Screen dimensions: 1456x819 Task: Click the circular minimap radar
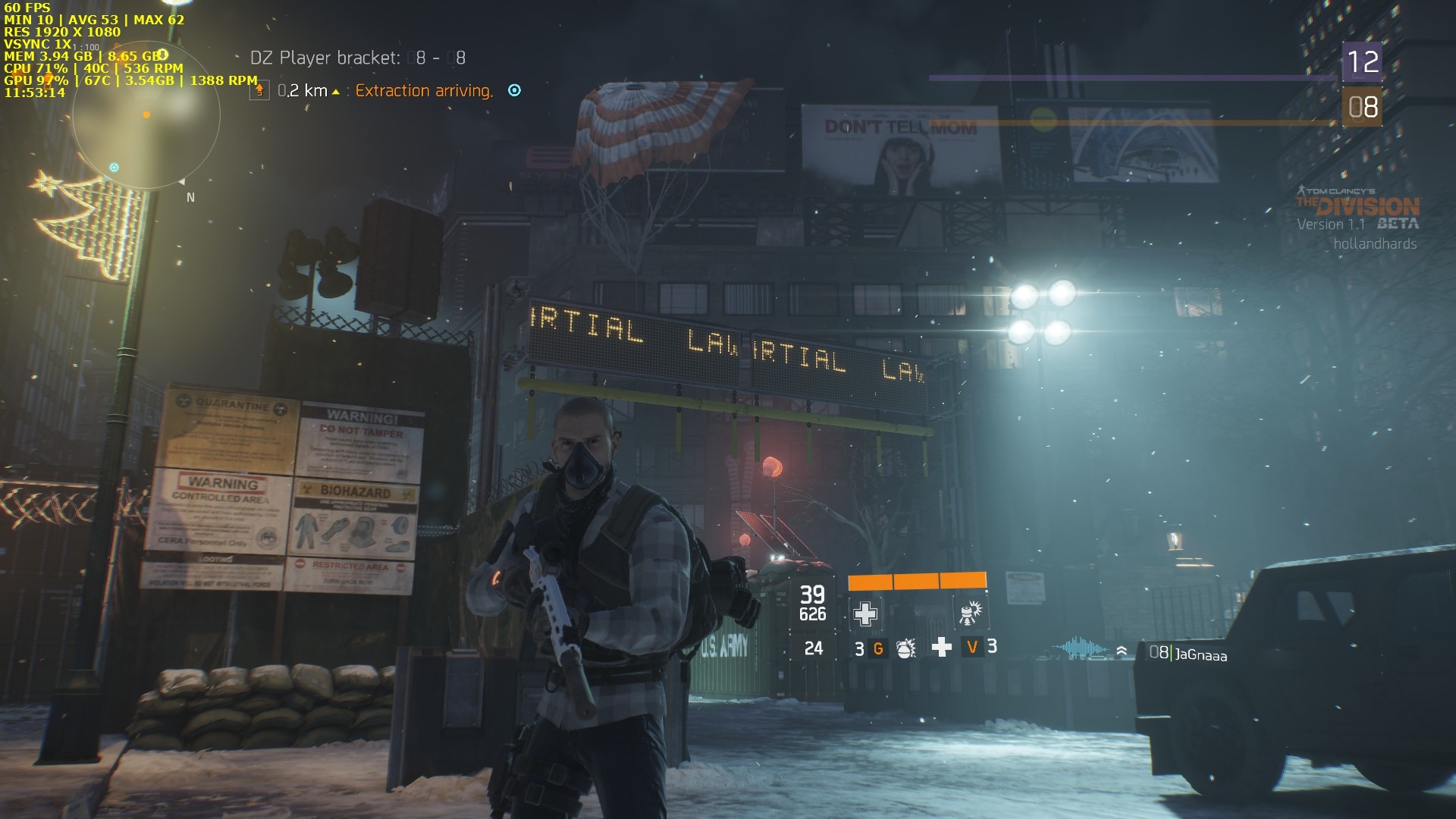click(x=146, y=116)
